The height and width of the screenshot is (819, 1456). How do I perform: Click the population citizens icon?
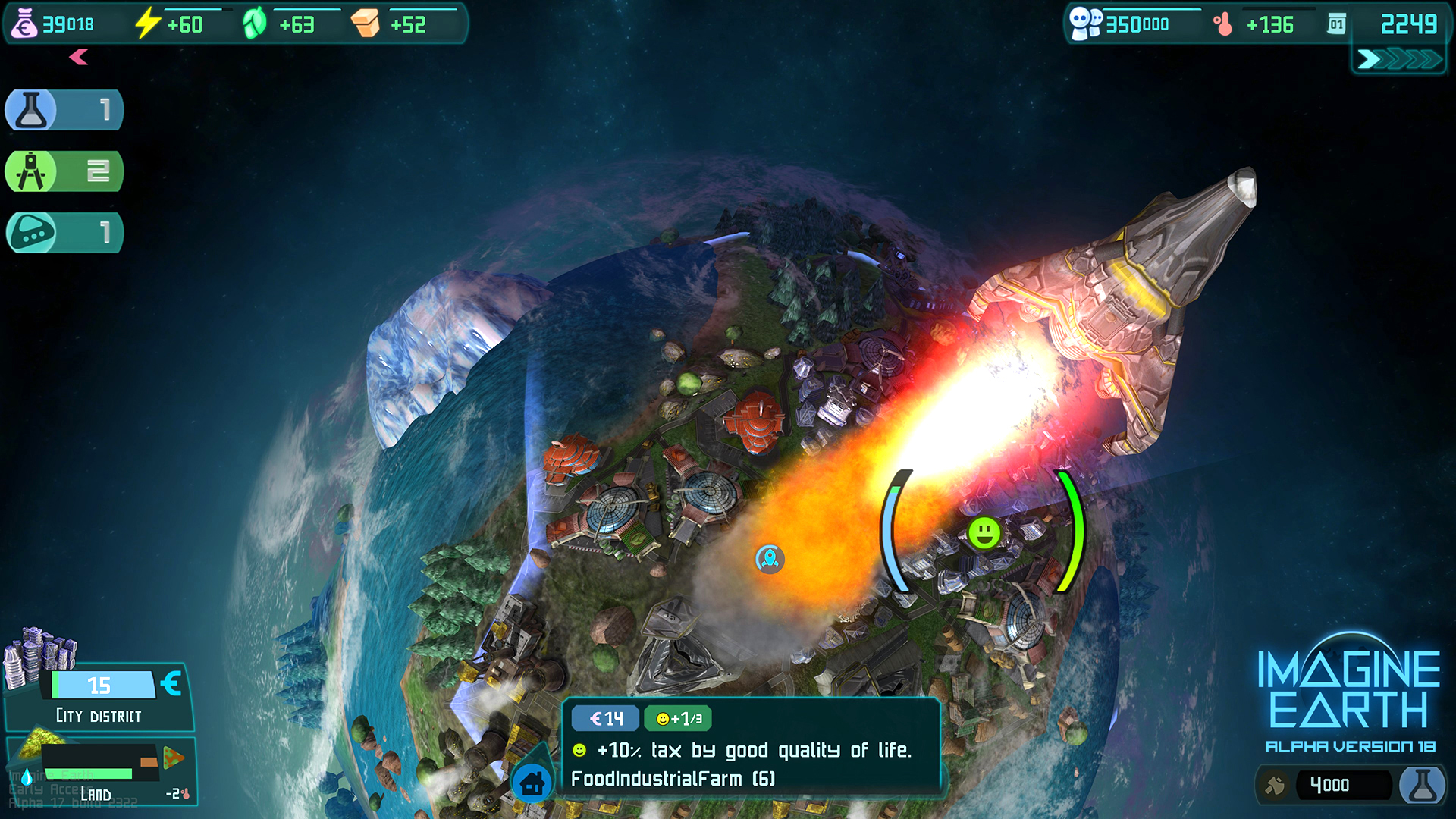pyautogui.click(x=1085, y=24)
